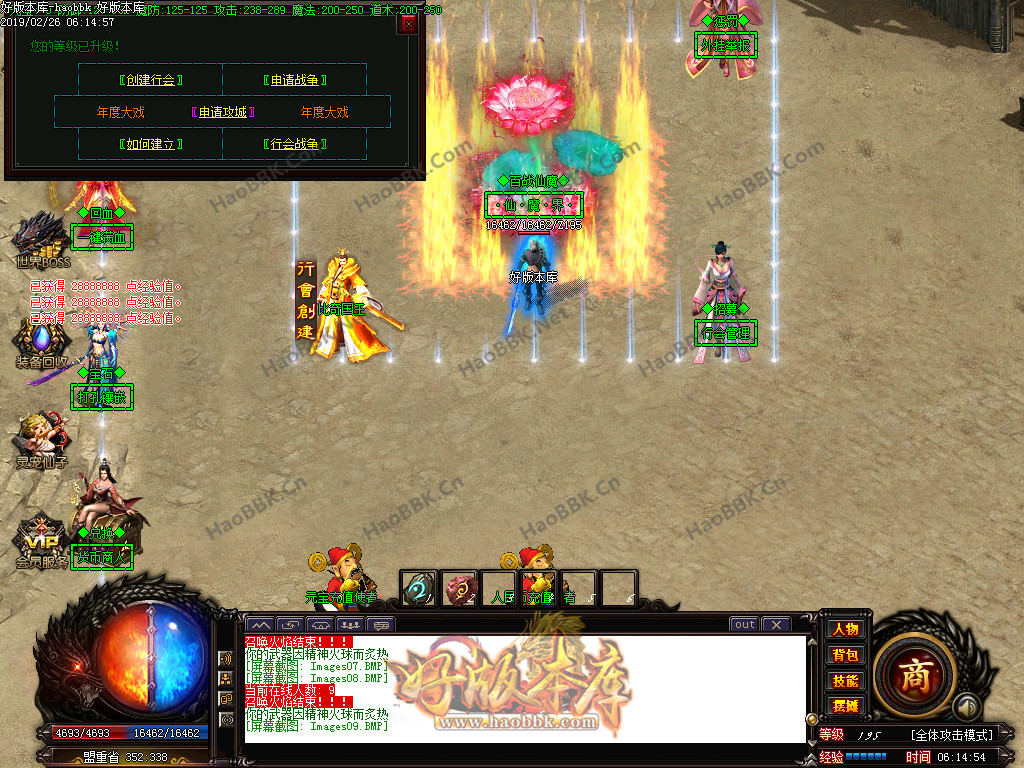Open the VIP 会员服务 member service icon
Viewport: 1024px width, 768px height.
point(41,540)
